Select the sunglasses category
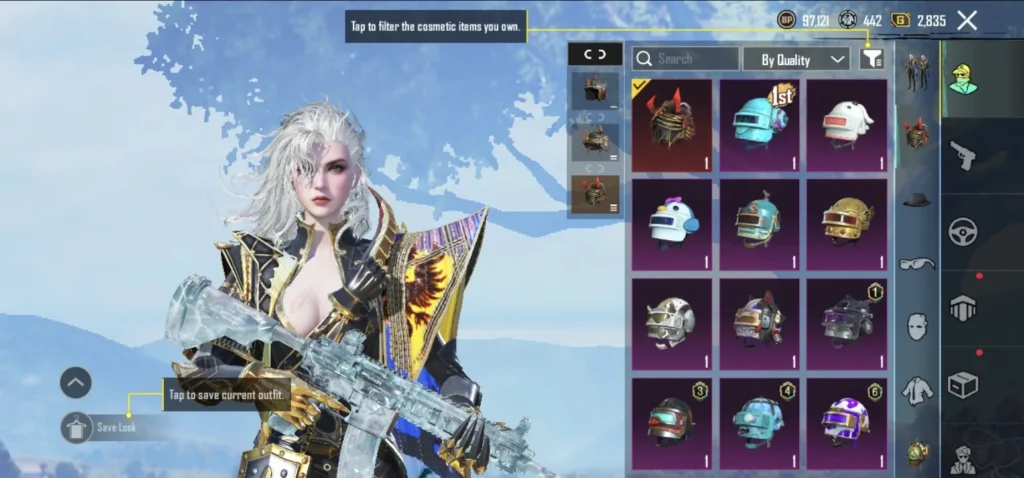 coord(917,264)
